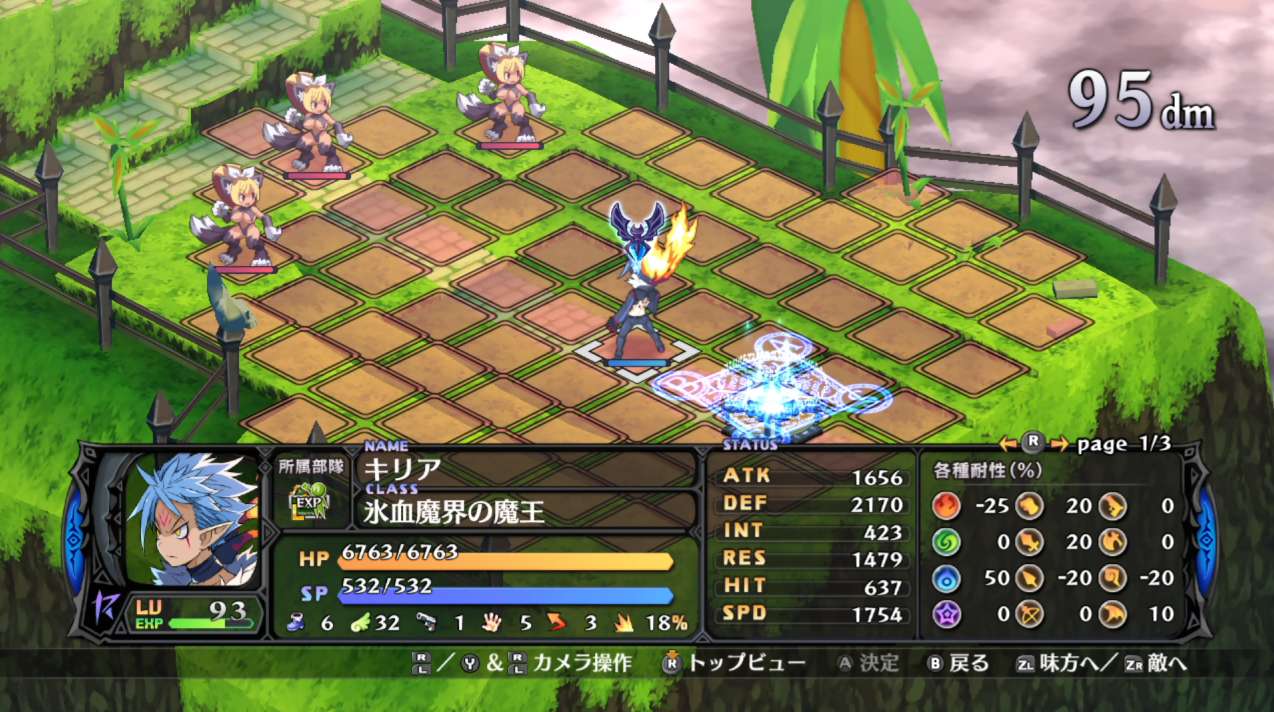Click the fire resistance icon
The height and width of the screenshot is (712, 1274).
point(945,506)
